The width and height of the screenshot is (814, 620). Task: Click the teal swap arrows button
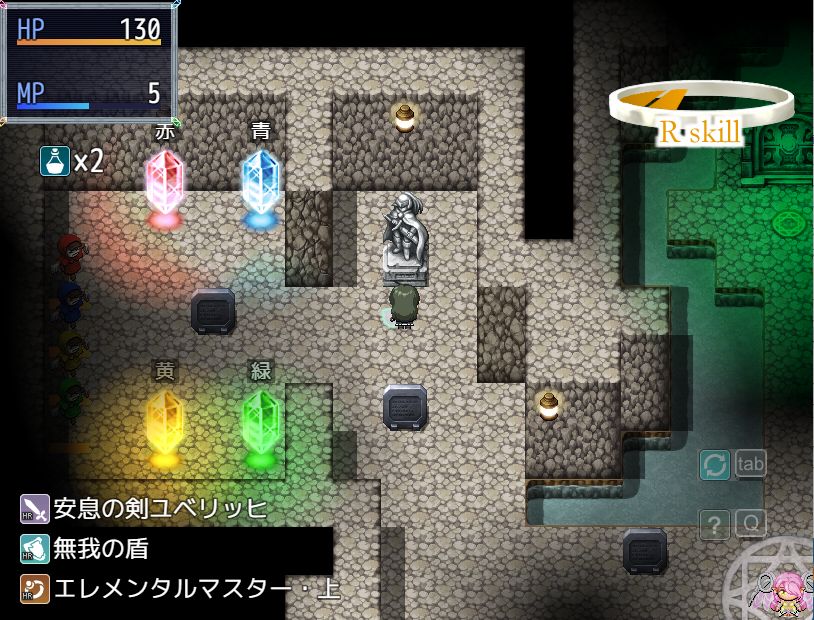[x=715, y=465]
